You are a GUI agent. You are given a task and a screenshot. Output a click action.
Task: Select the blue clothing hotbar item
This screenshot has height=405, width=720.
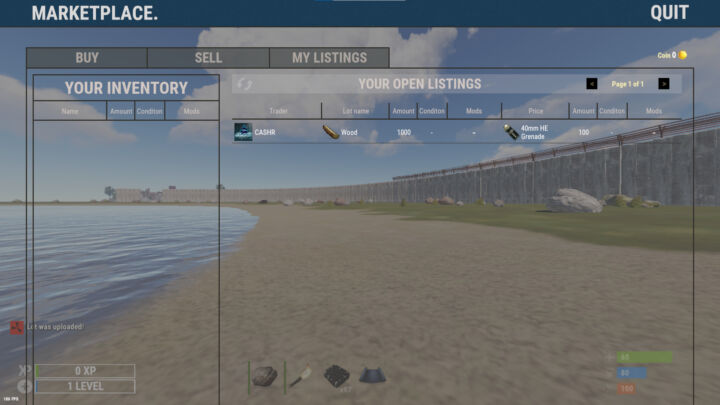[372, 376]
